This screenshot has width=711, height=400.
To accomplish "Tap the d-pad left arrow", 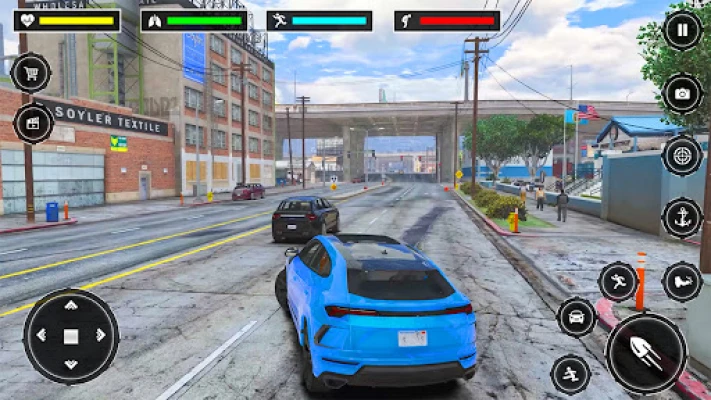I will pos(41,337).
